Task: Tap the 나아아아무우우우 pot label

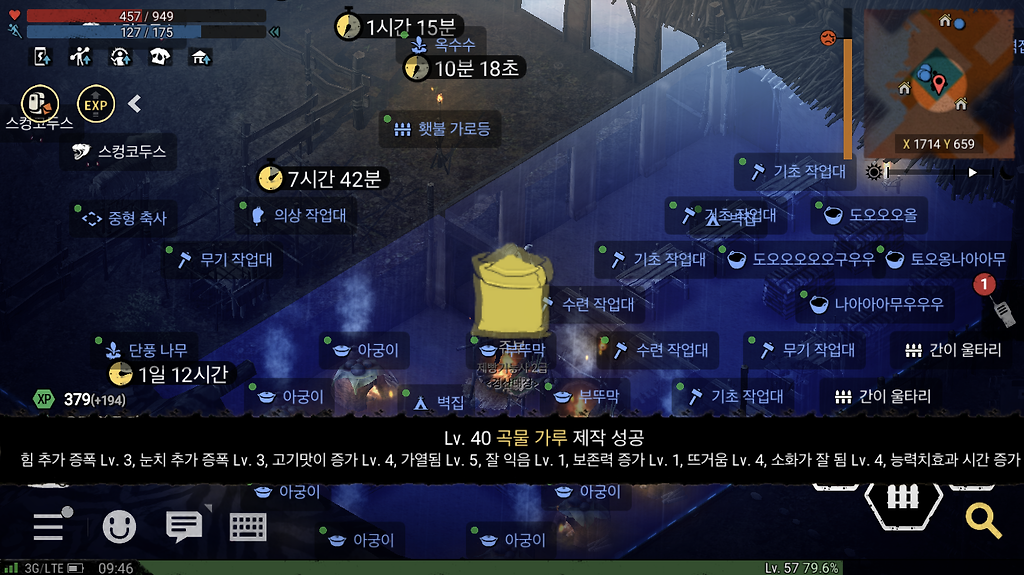Action: [877, 304]
